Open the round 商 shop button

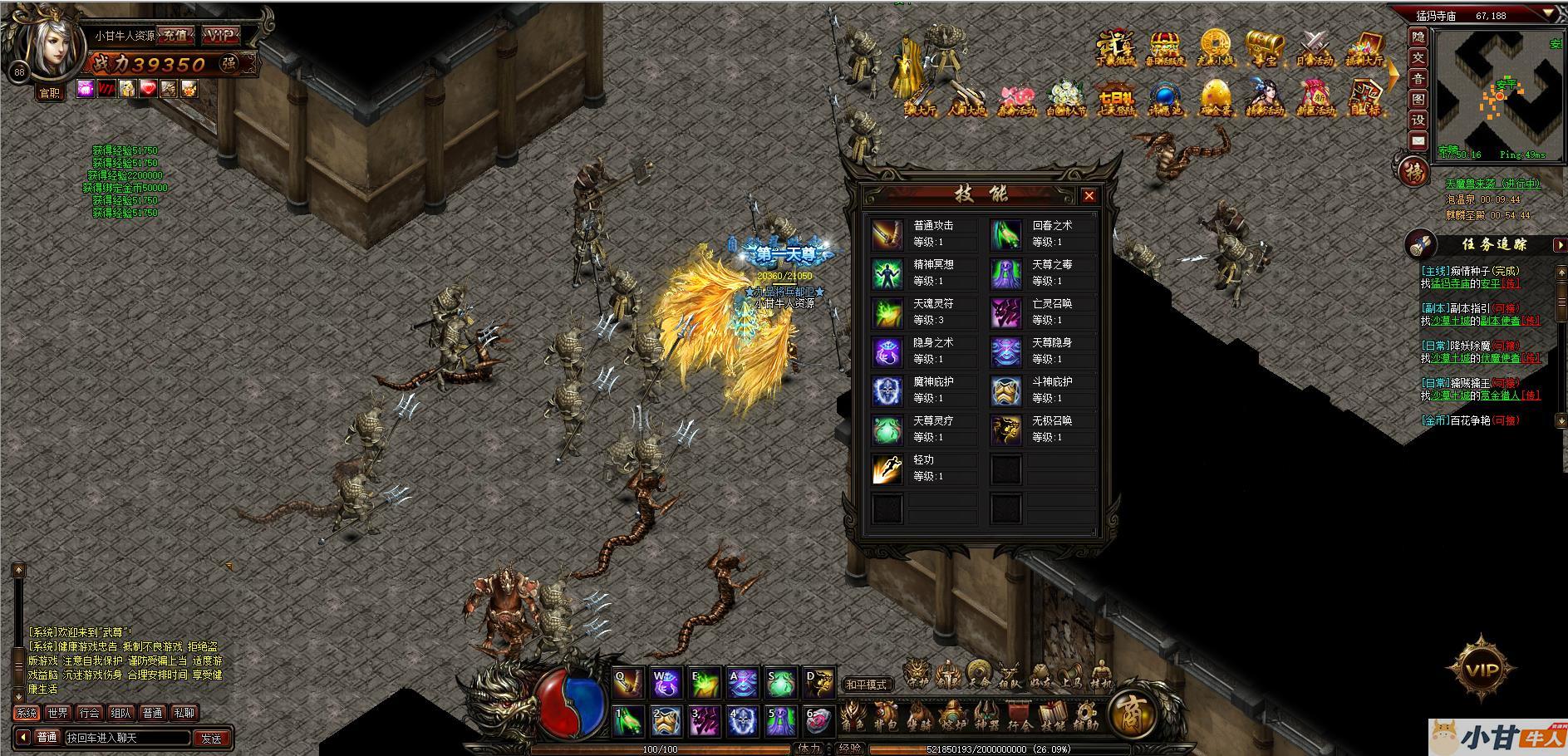tap(1132, 713)
